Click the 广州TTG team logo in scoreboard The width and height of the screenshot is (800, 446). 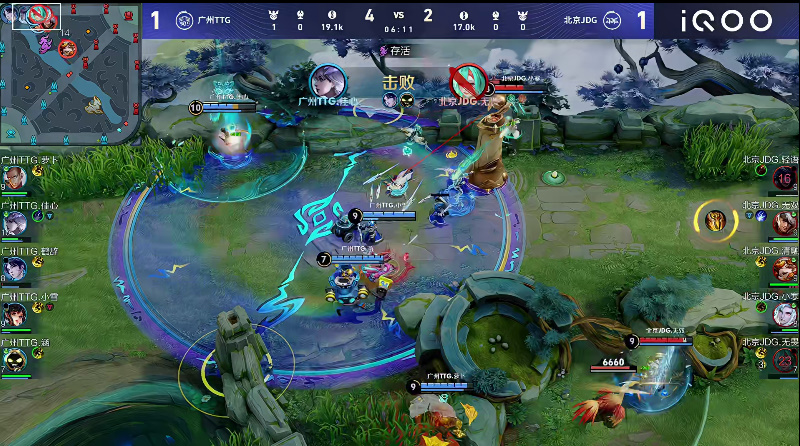[x=184, y=20]
